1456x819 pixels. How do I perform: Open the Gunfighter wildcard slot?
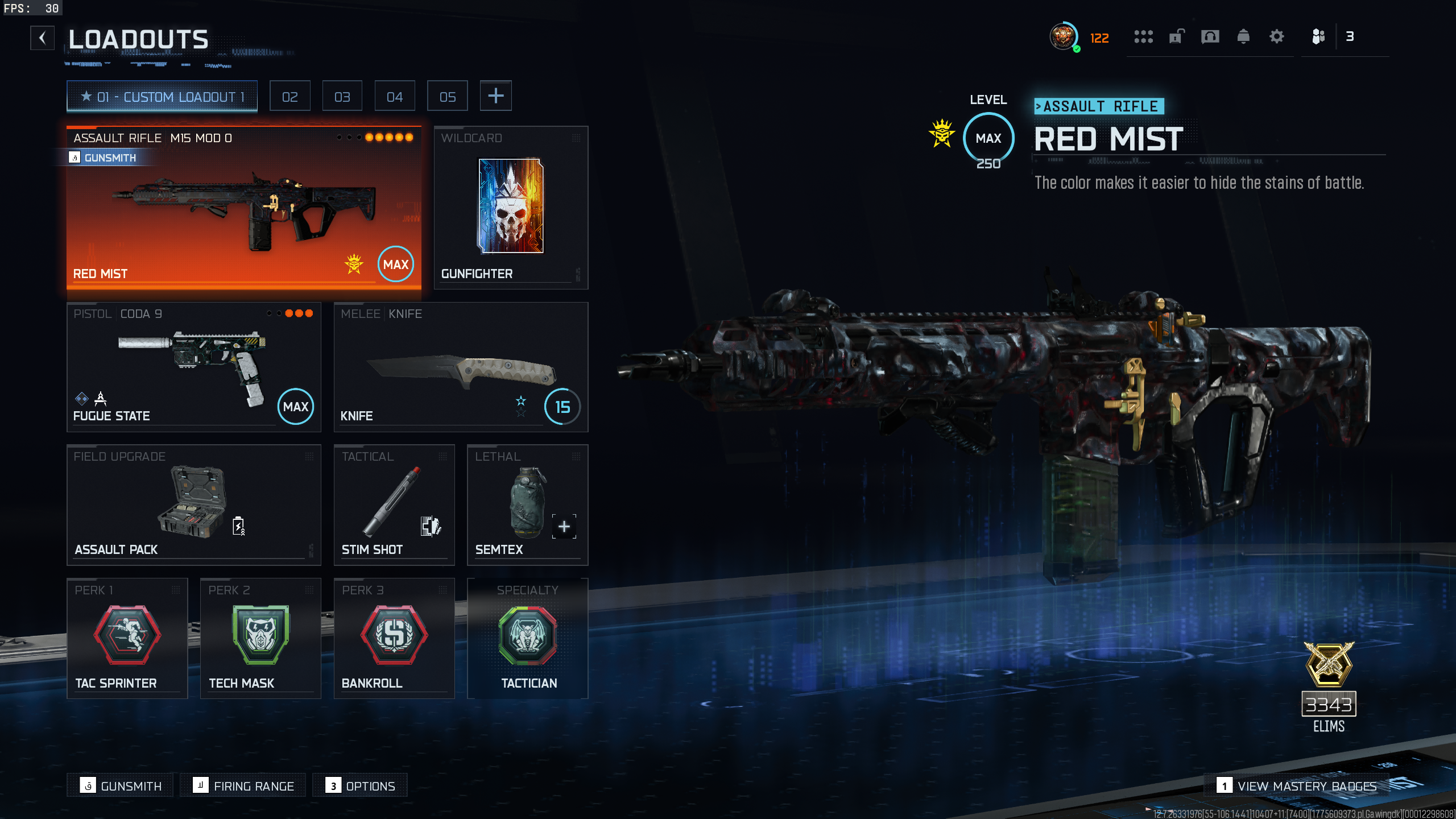tap(511, 208)
